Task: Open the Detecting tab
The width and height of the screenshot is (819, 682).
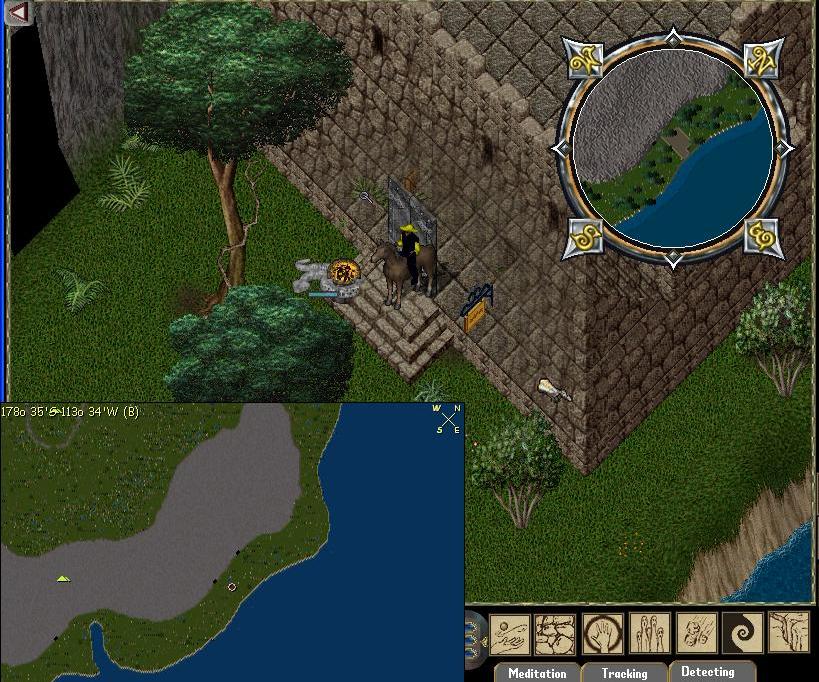Action: 707,672
